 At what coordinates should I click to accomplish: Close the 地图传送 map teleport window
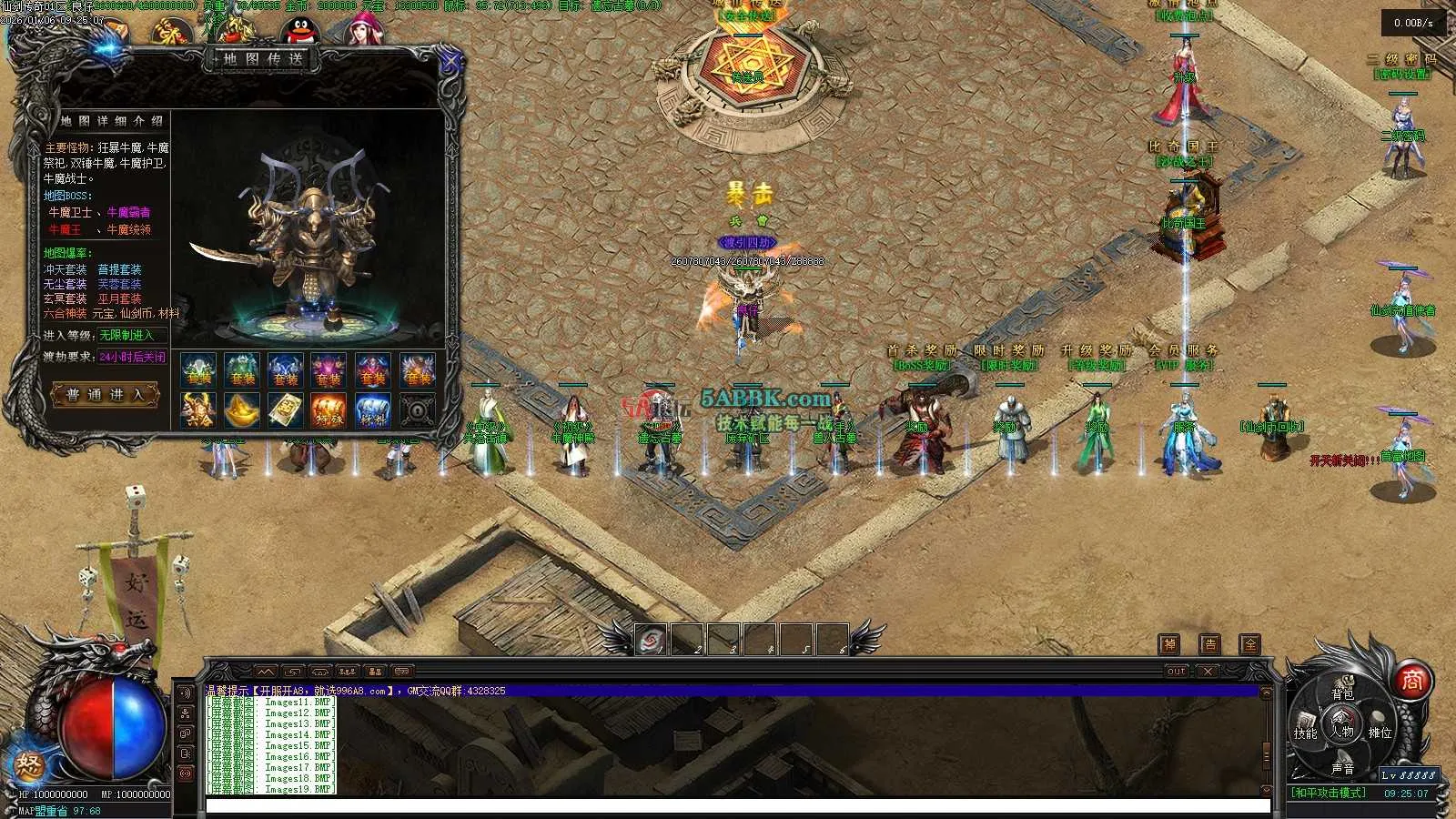[450, 63]
